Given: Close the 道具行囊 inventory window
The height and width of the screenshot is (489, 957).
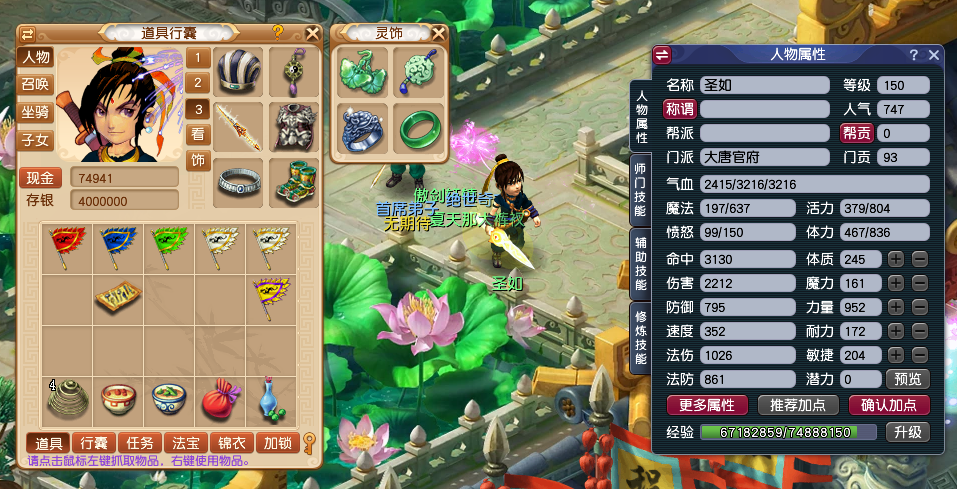Looking at the screenshot, I should click(x=313, y=32).
